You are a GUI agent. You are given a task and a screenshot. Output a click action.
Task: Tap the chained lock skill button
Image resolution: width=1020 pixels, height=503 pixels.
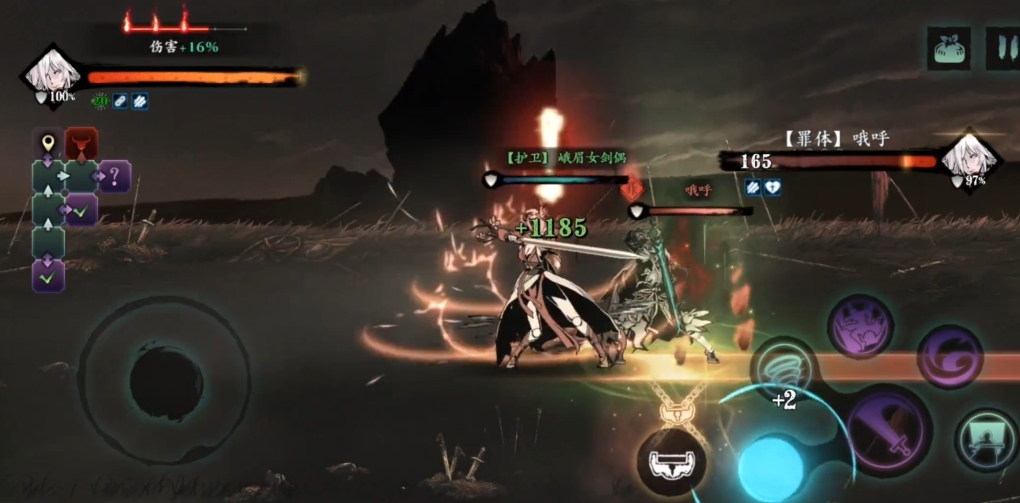[671, 462]
